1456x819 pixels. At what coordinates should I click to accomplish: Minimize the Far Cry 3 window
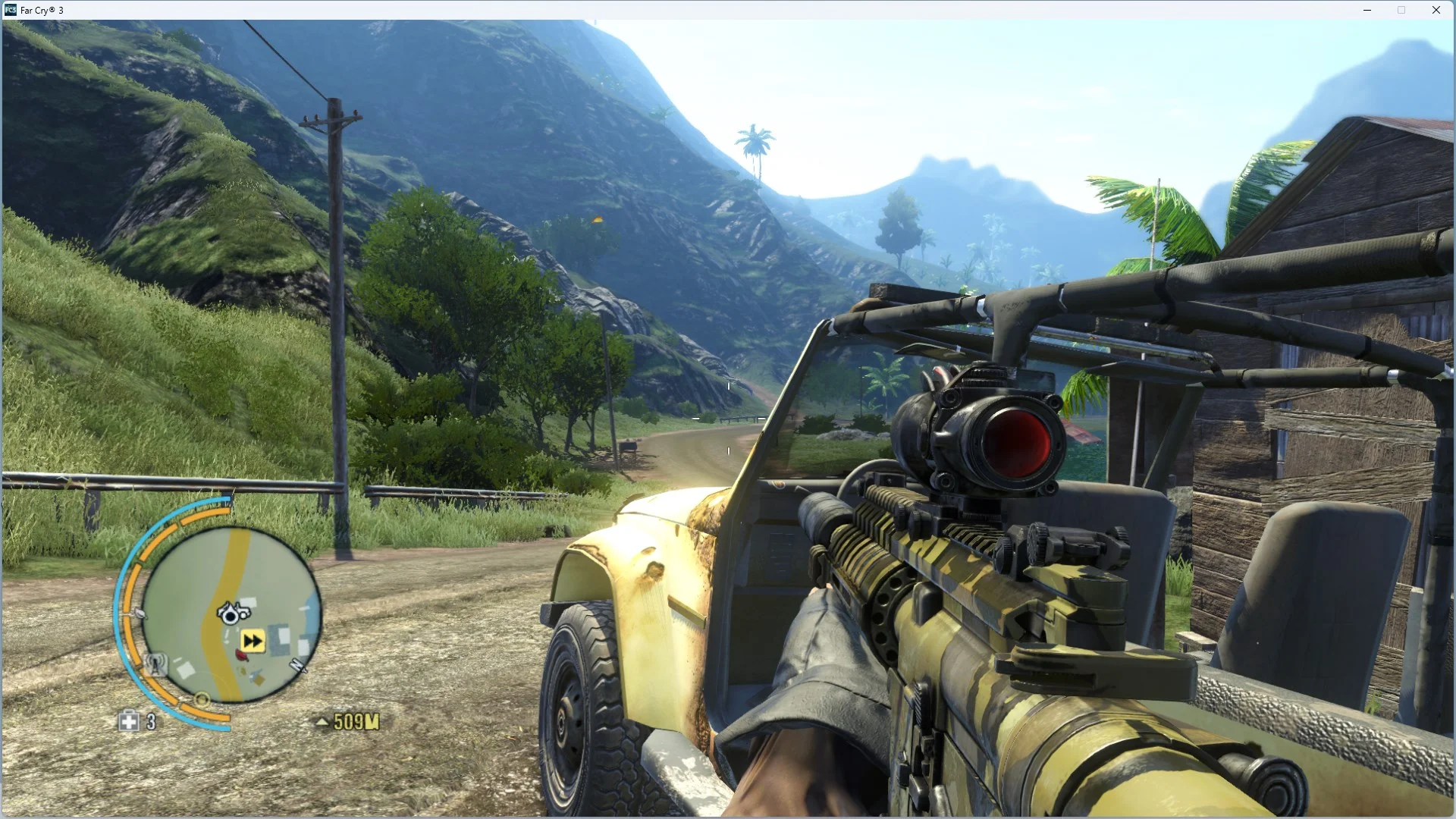pyautogui.click(x=1367, y=10)
